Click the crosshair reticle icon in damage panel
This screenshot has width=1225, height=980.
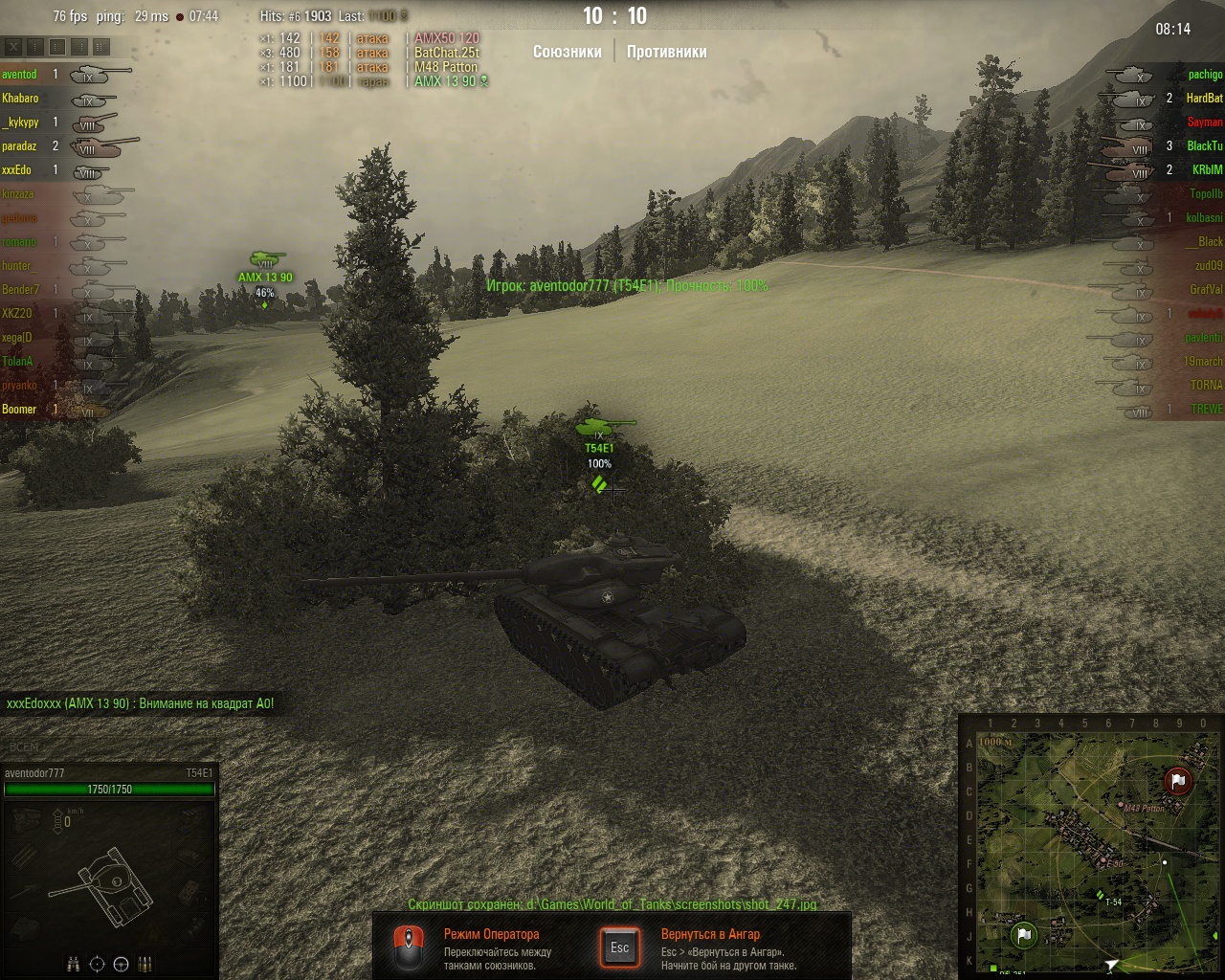pyautogui.click(x=97, y=965)
